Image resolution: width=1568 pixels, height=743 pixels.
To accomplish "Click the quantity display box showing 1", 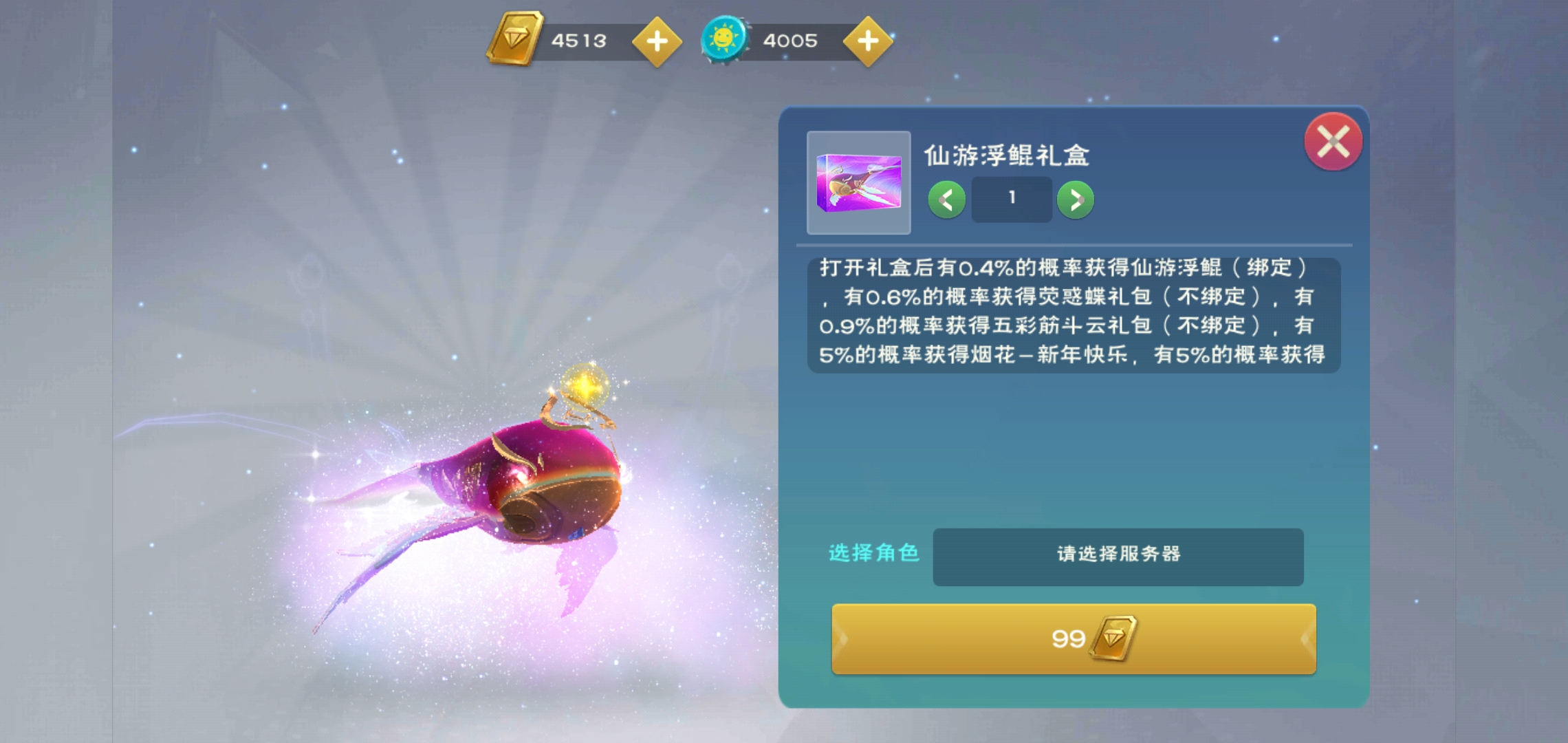I will pyautogui.click(x=1011, y=198).
